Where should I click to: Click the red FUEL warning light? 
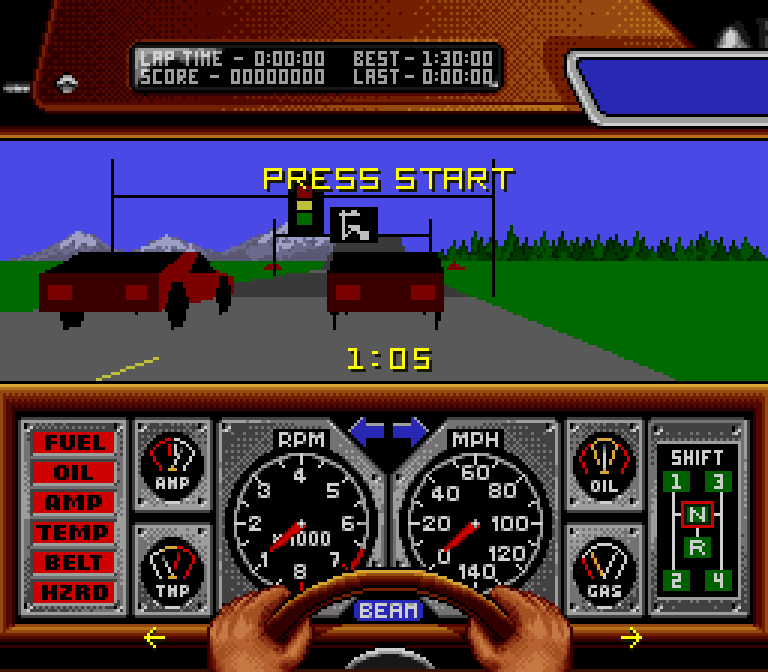[x=73, y=442]
